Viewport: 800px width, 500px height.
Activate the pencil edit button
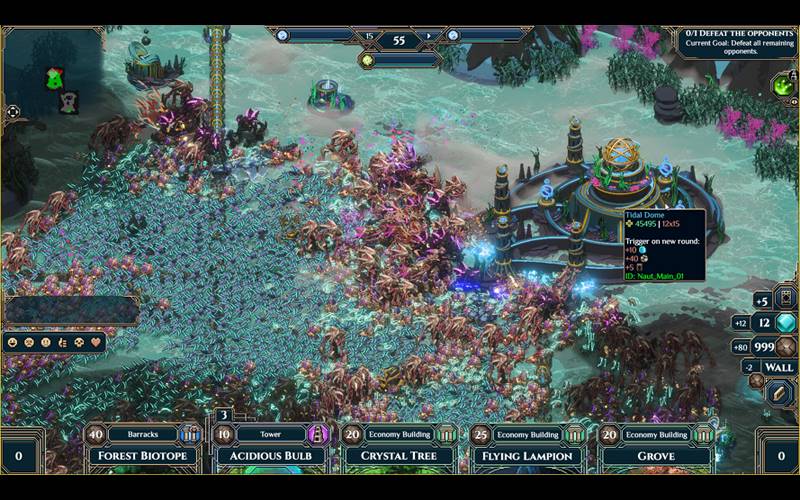pos(781,393)
